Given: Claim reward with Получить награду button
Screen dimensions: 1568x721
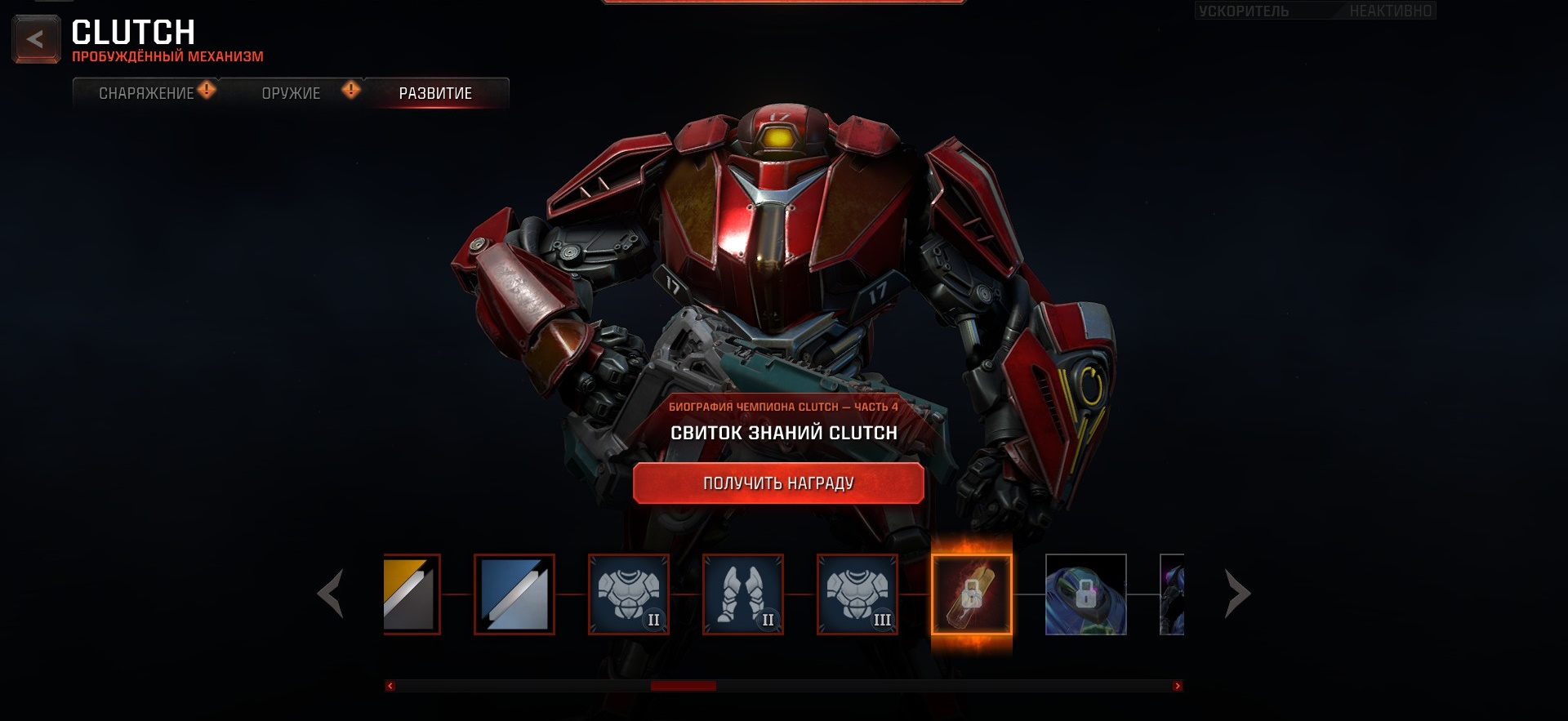Looking at the screenshot, I should 778,483.
